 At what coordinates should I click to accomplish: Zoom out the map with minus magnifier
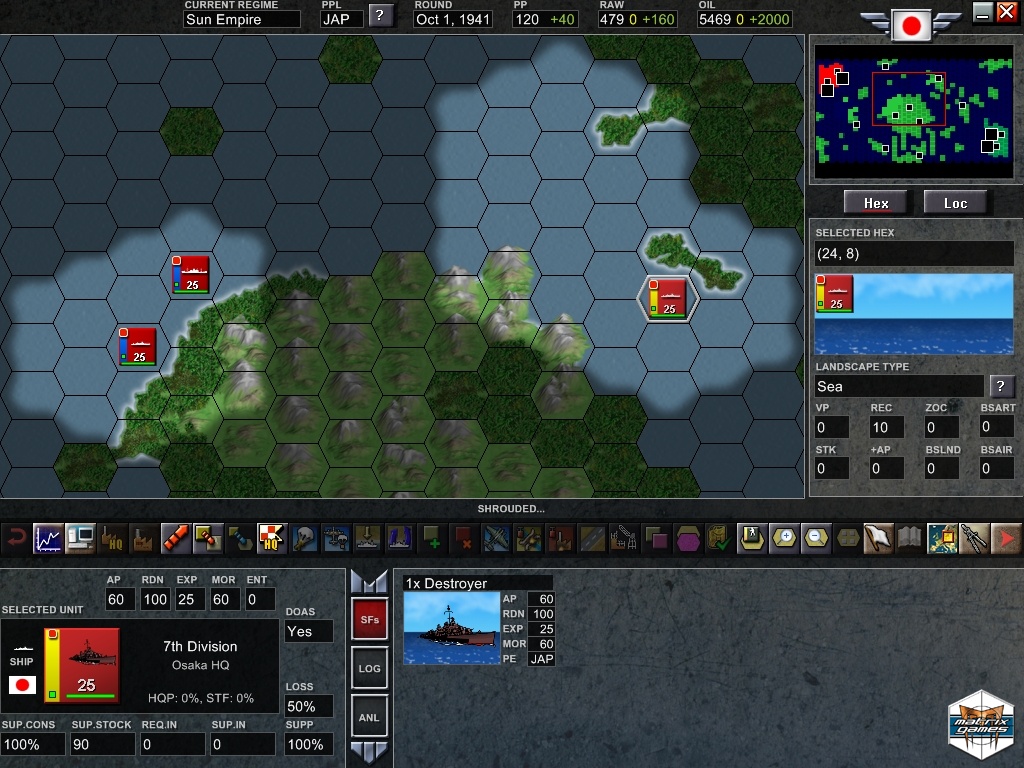(816, 538)
